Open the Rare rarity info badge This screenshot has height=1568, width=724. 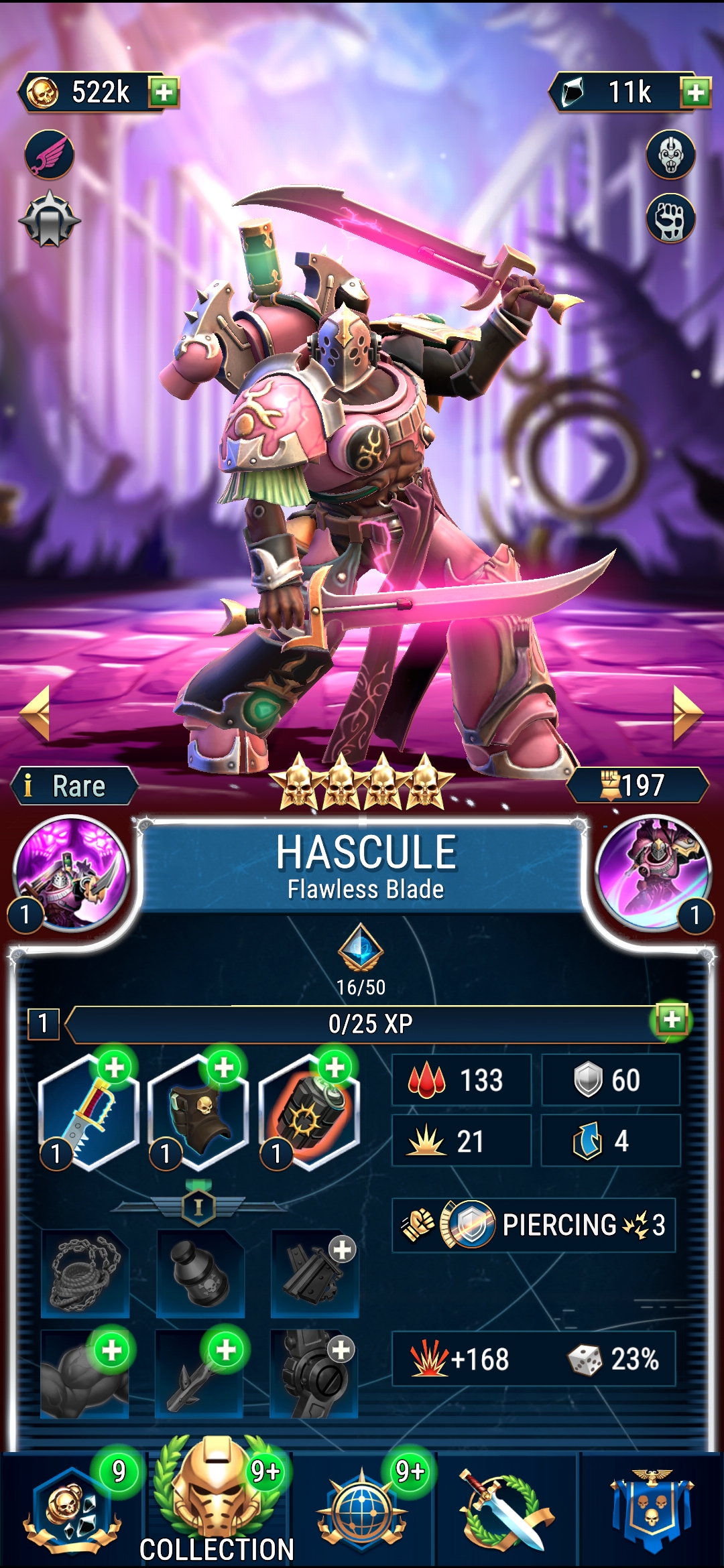pyautogui.click(x=74, y=785)
